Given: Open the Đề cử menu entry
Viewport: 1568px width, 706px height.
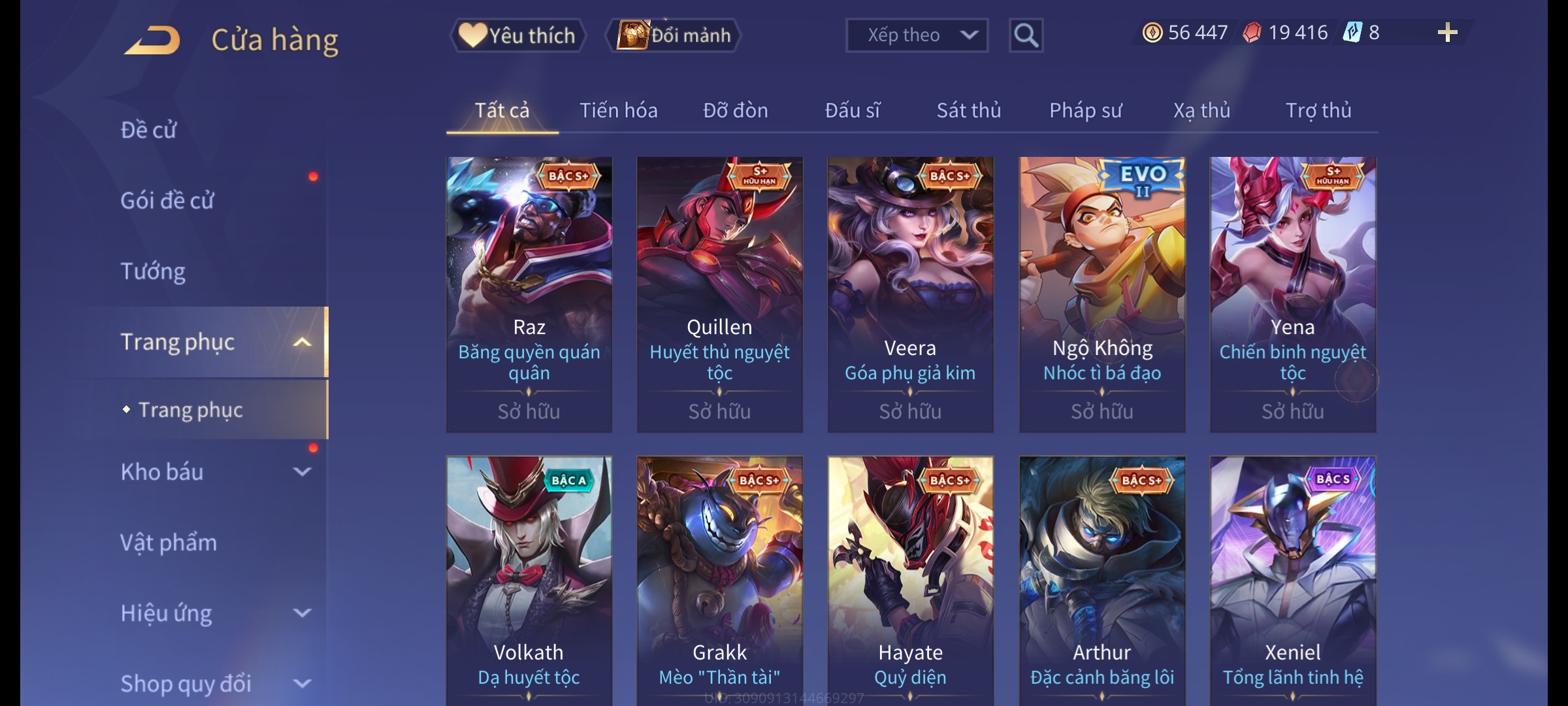Looking at the screenshot, I should click(x=149, y=130).
